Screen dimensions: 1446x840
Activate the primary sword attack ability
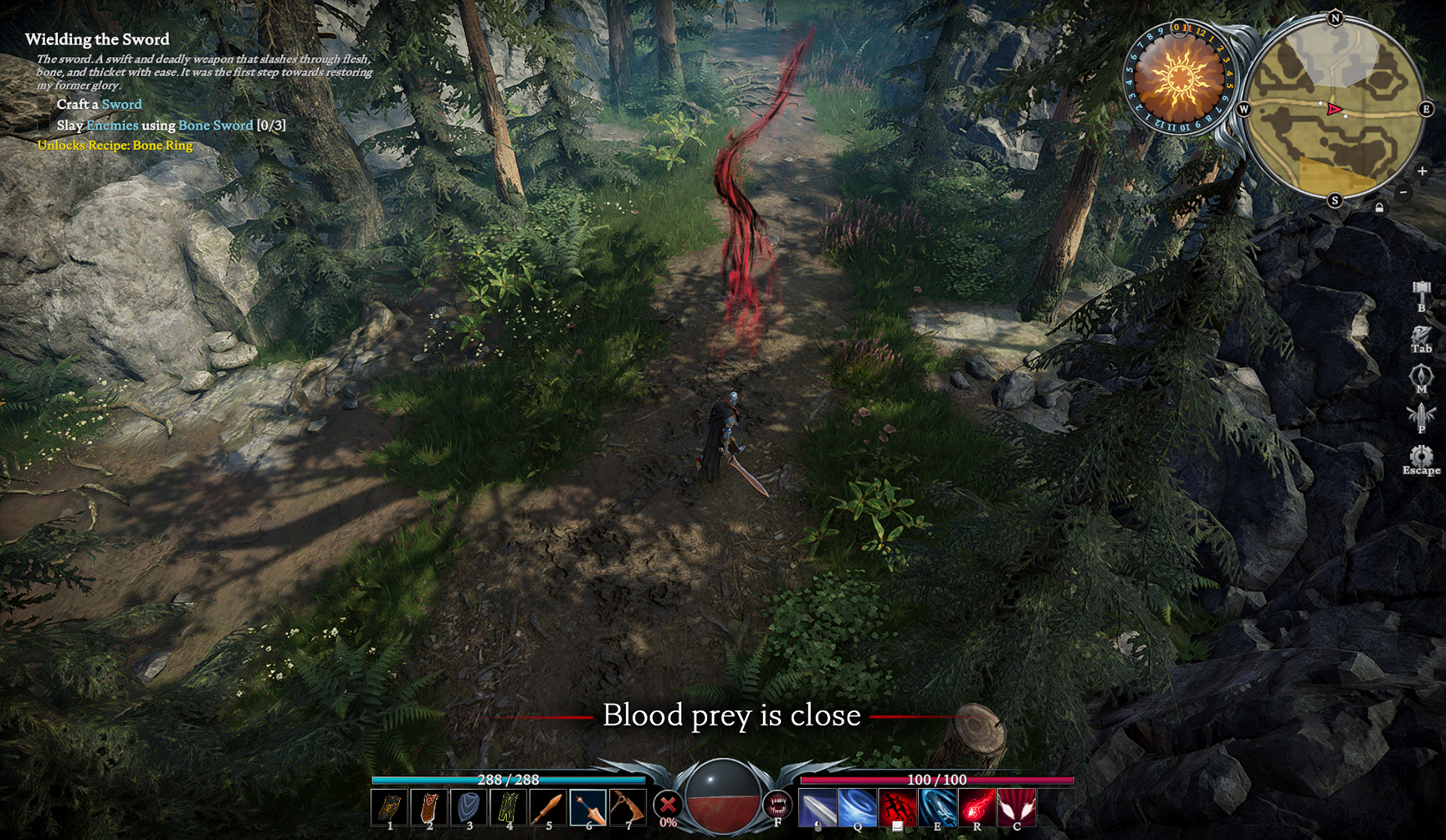coord(818,807)
